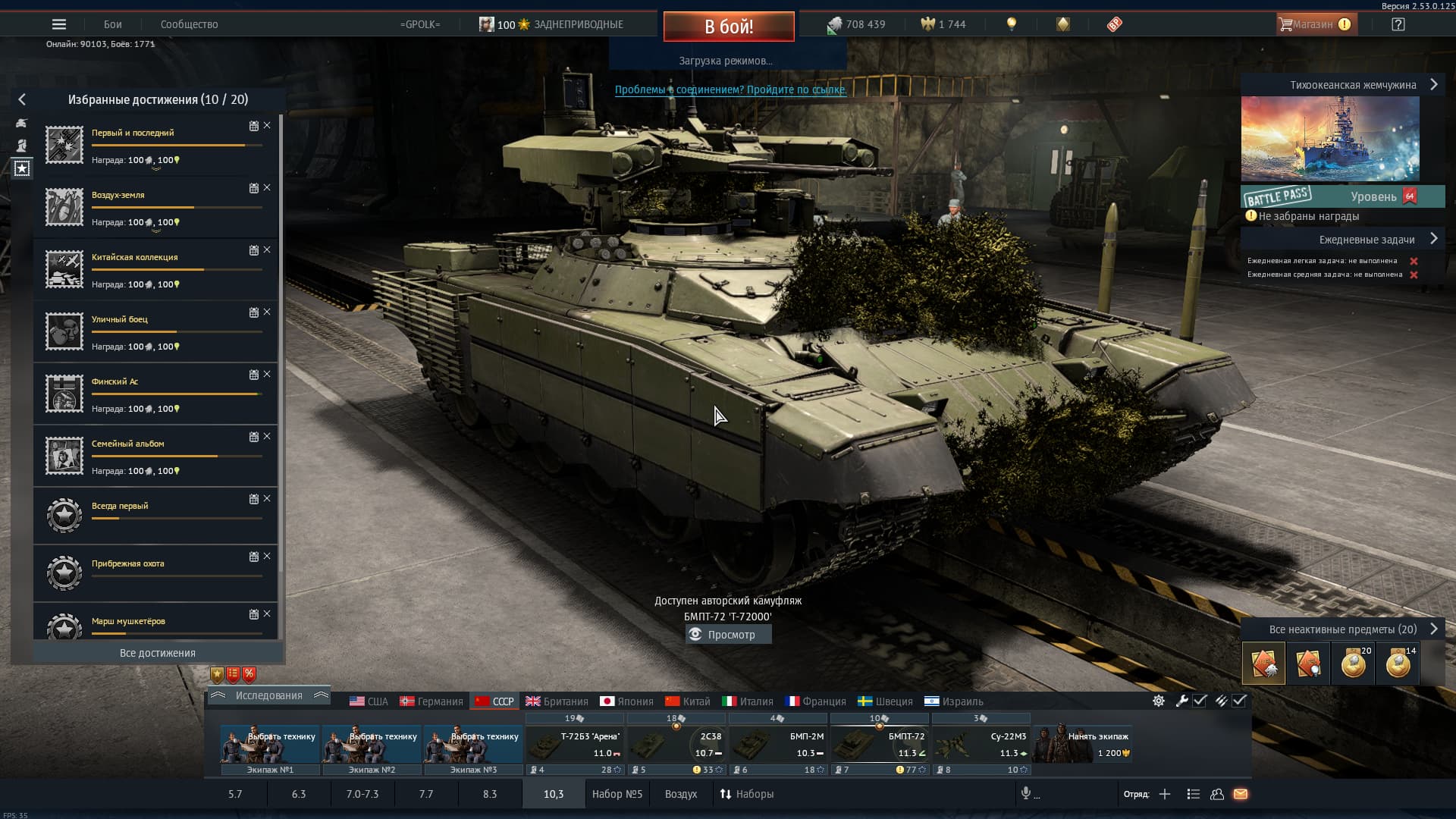Screen dimensions: 1456x819
Task: Open the hamburger main menu
Action: tap(59, 24)
